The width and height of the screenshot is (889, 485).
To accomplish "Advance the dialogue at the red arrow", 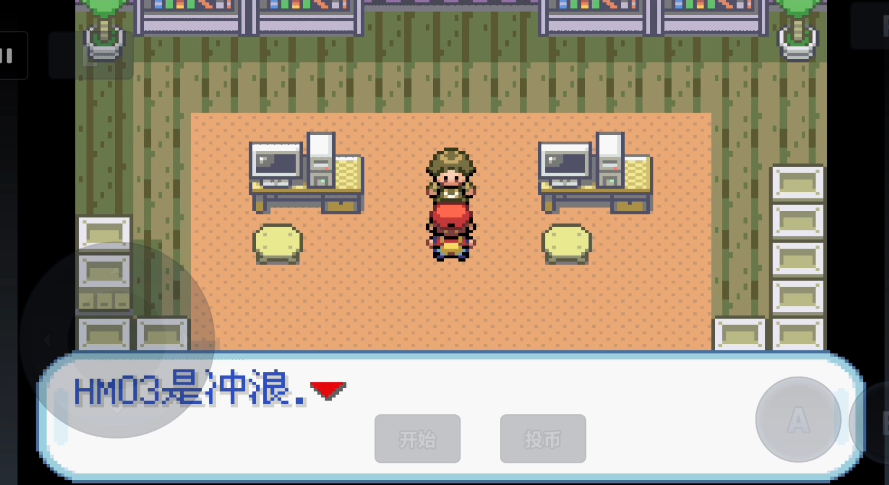I will (x=328, y=390).
